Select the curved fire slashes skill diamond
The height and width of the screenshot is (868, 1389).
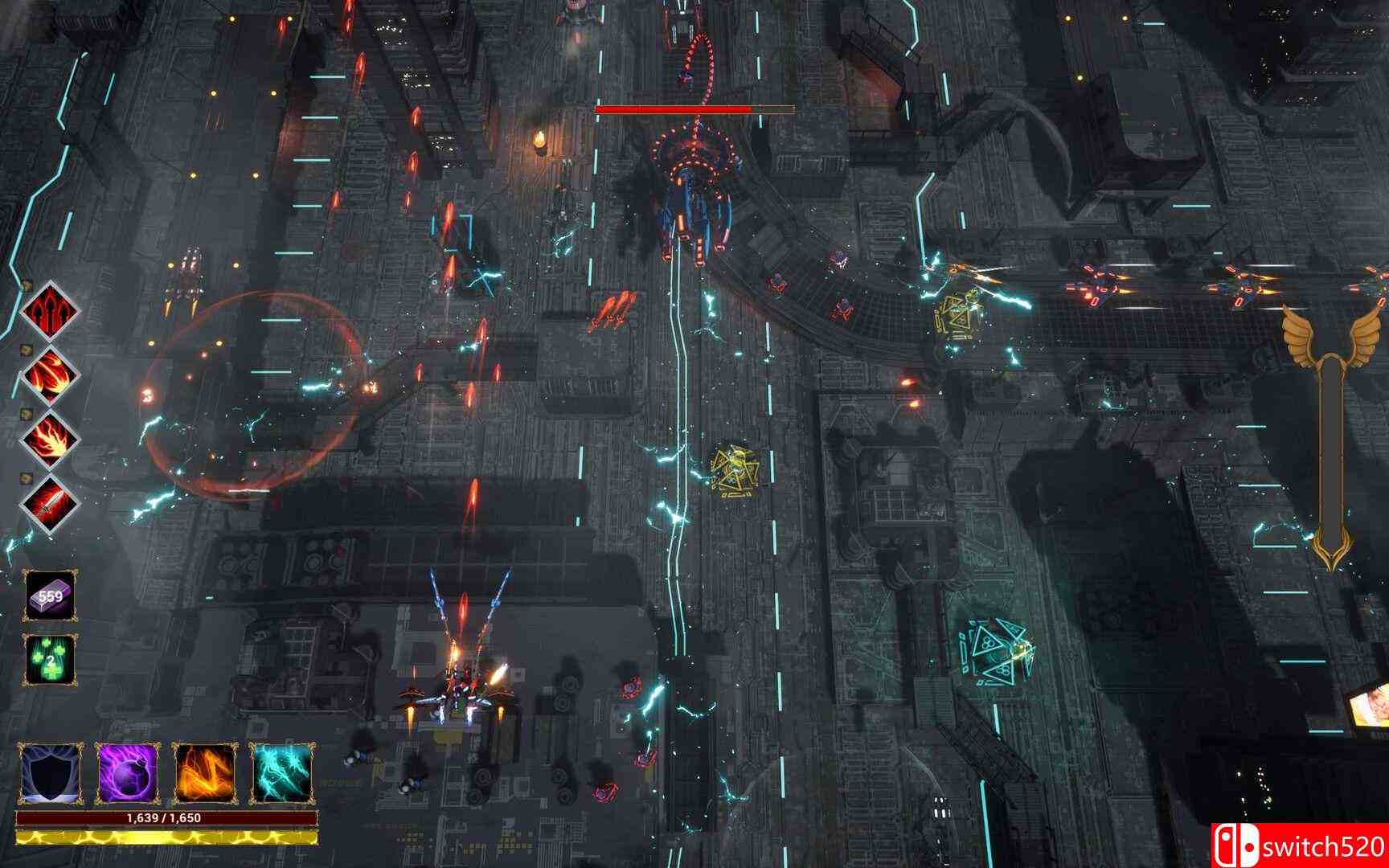pos(51,376)
